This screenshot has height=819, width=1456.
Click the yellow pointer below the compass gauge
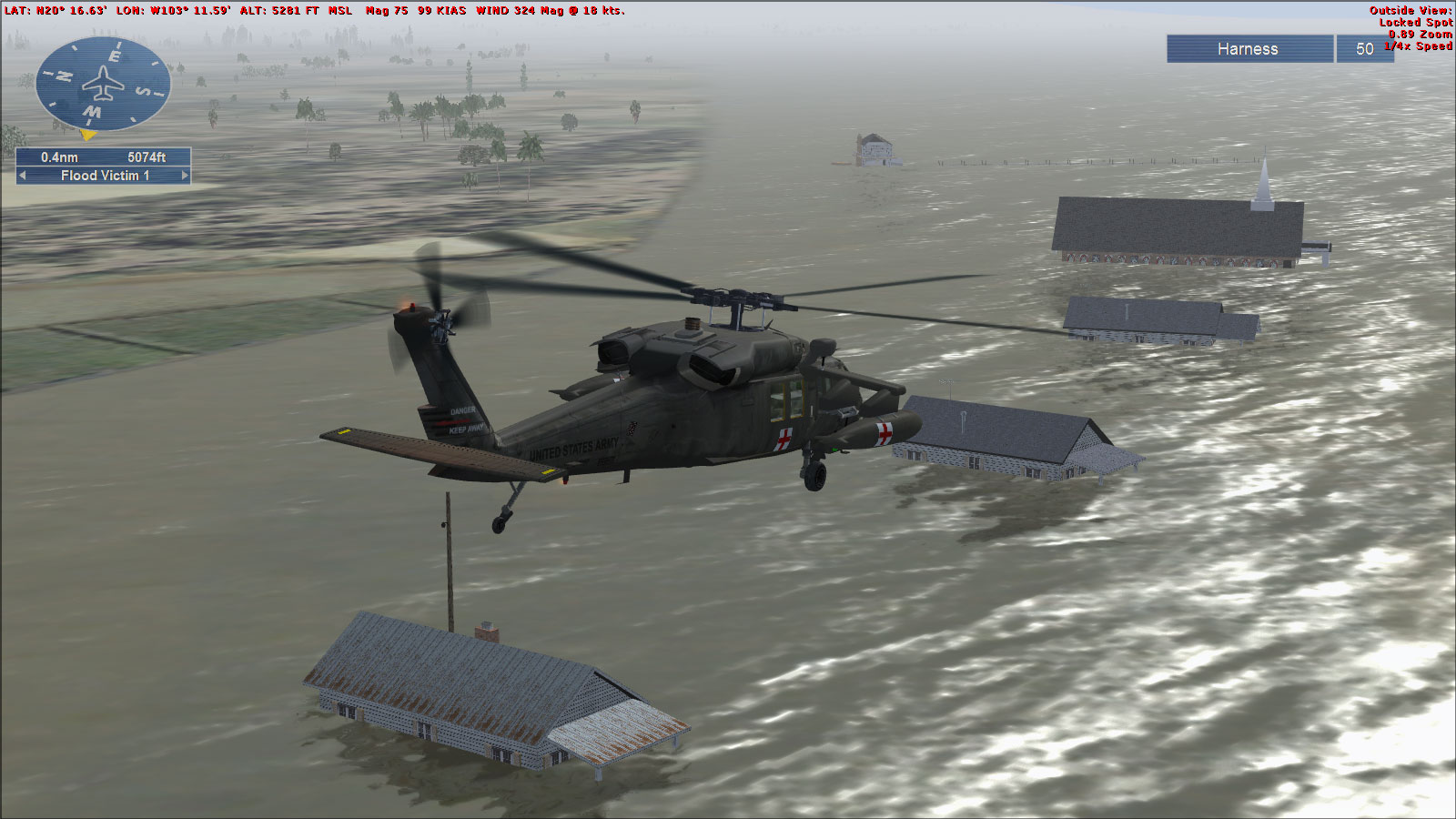tap(88, 134)
